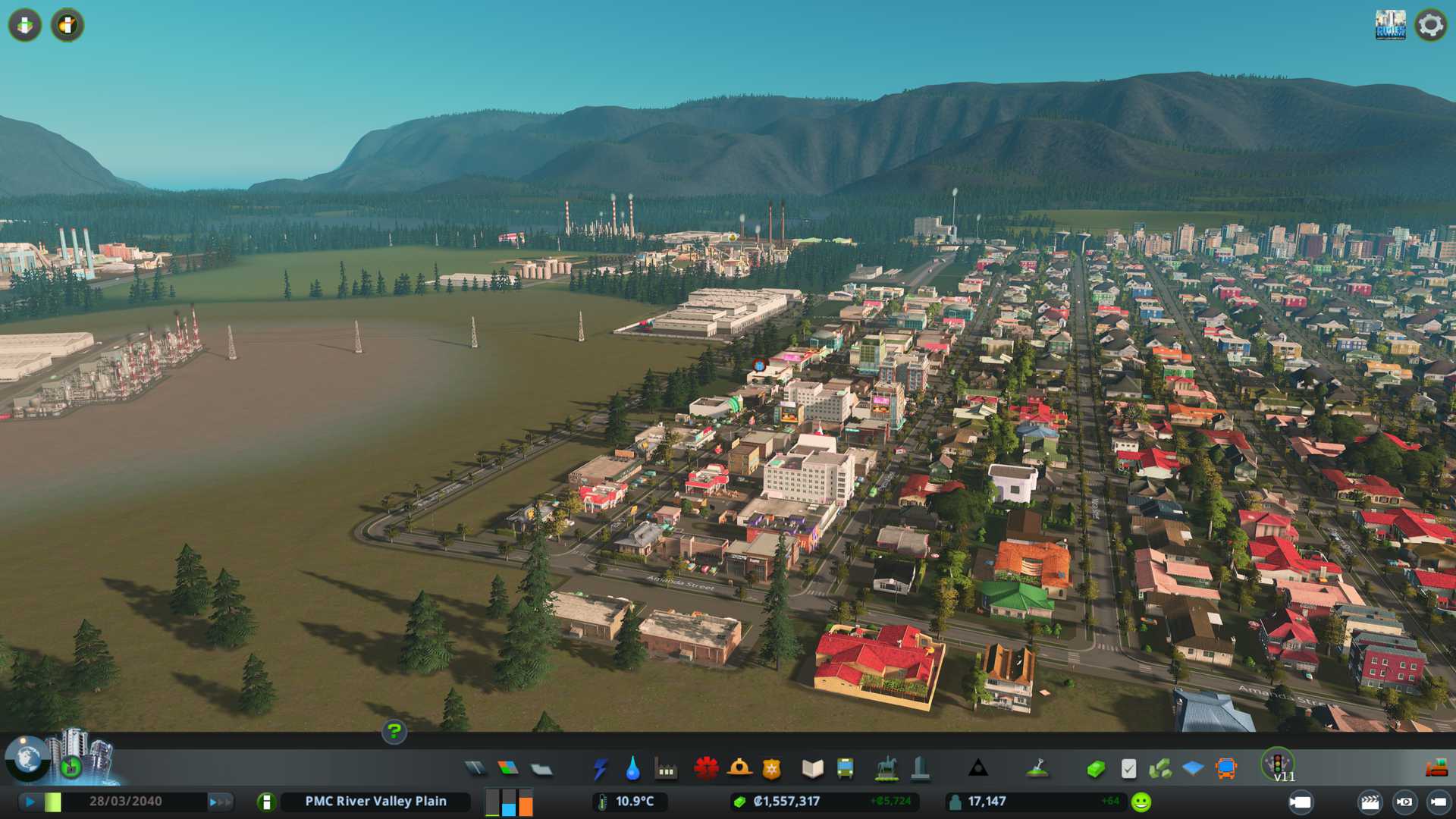
Task: Open the Police badge menu
Action: [771, 769]
